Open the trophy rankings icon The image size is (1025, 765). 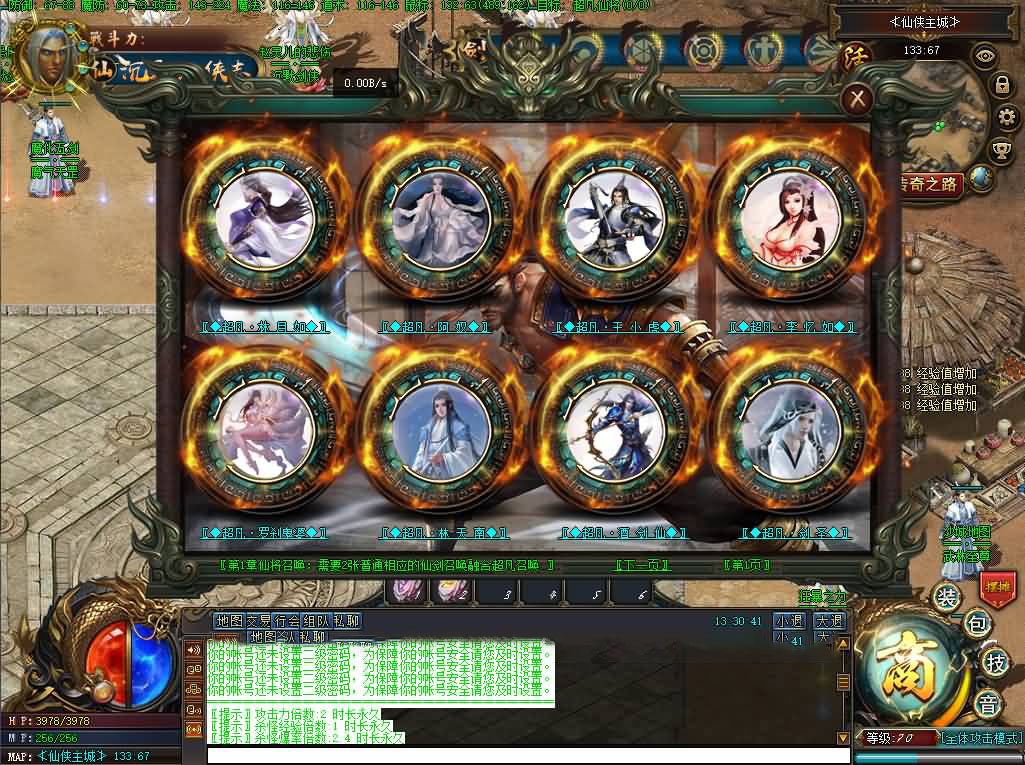click(1001, 150)
